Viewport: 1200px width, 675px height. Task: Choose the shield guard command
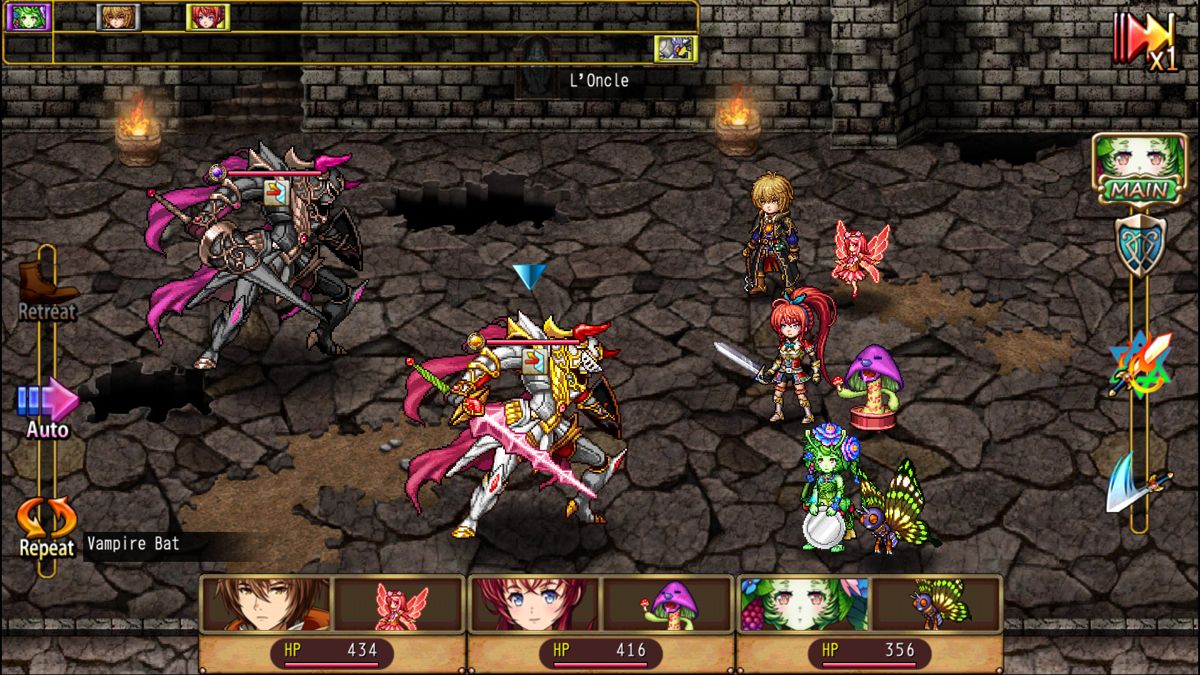(x=1139, y=243)
